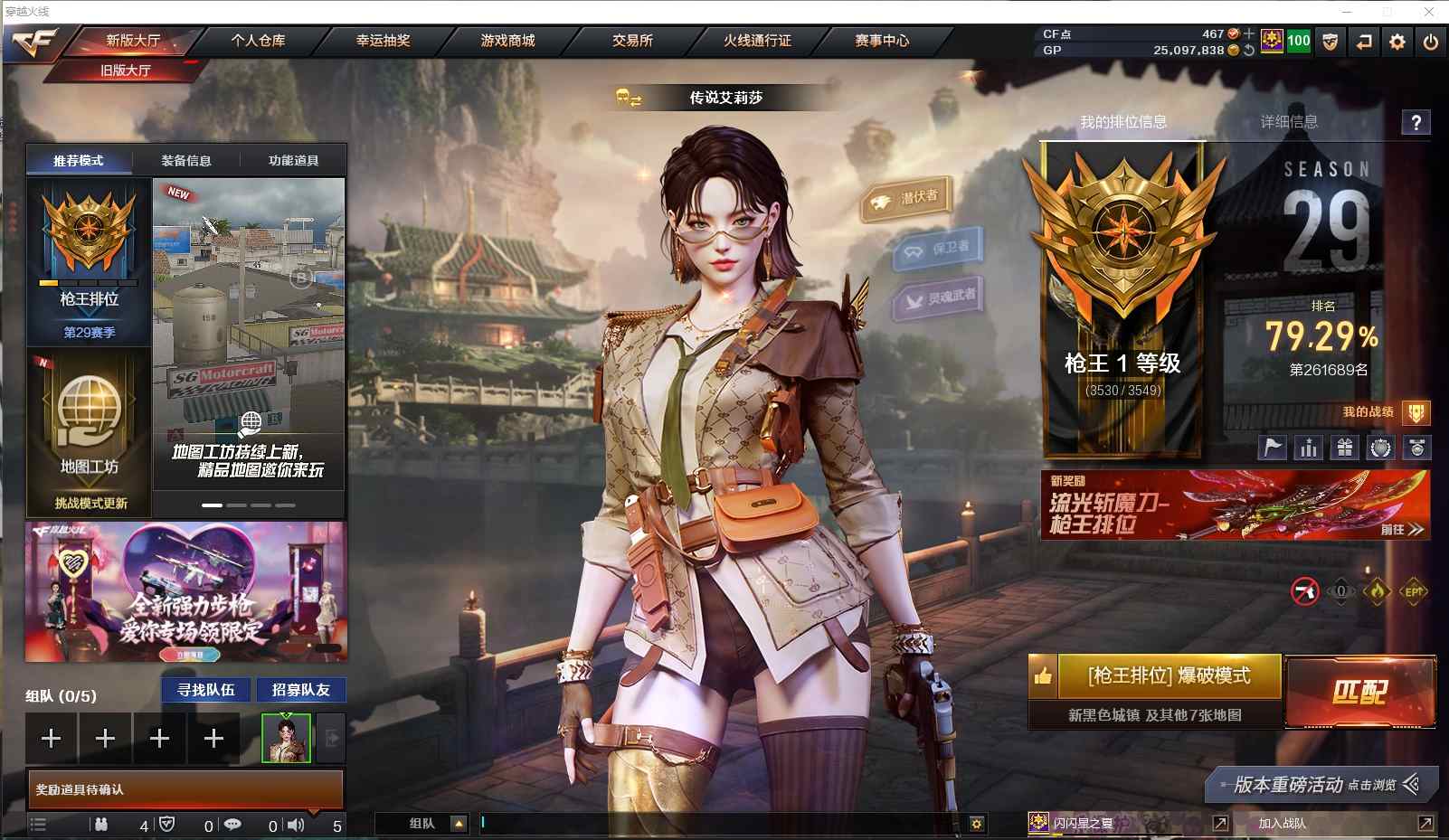Viewport: 1449px width, 840px height.
Task: Switch to 旧版大厅 old lobby
Action: [126, 71]
